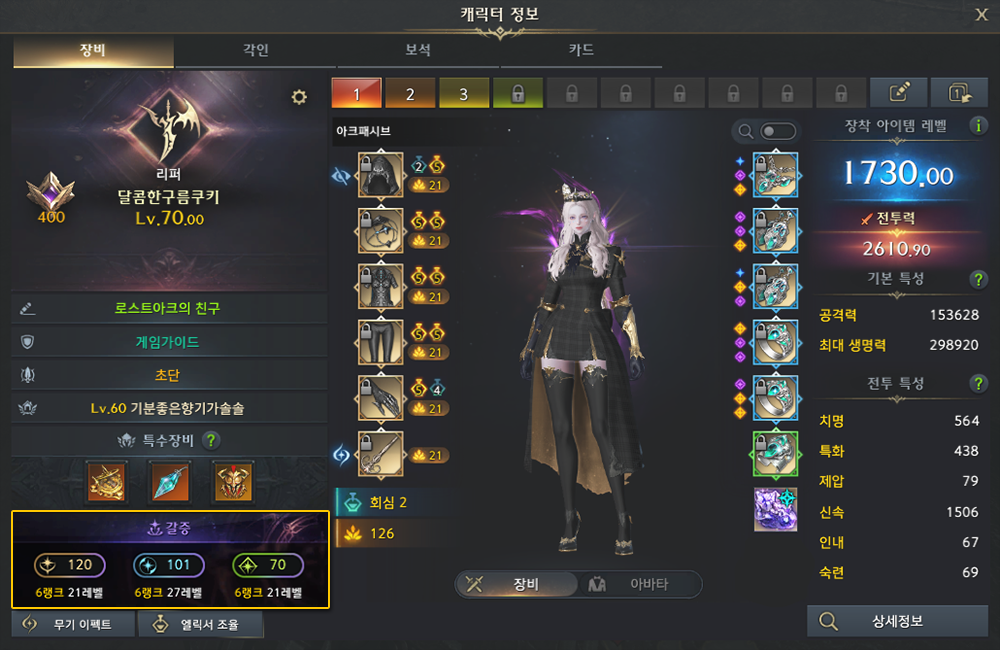Image resolution: width=1000 pixels, height=650 pixels.
Task: Show help for 전투 특성
Action: pyautogui.click(x=978, y=384)
